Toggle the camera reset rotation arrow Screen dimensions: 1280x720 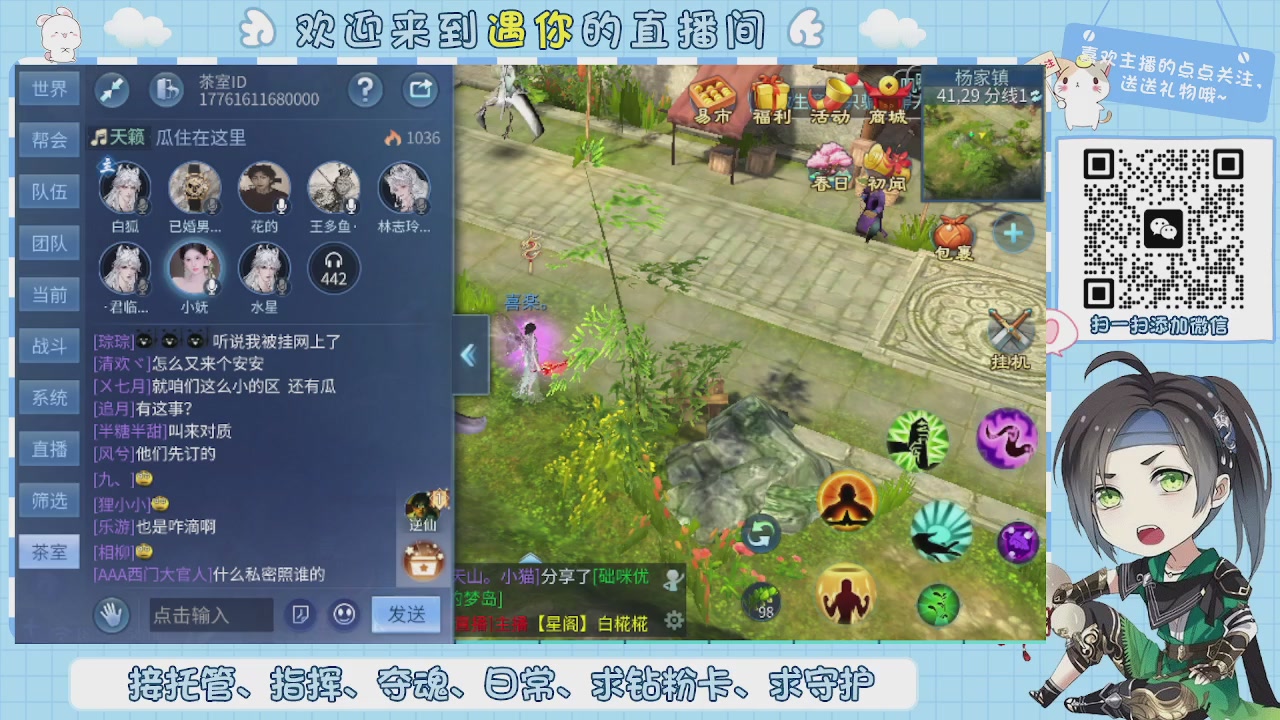tap(760, 535)
